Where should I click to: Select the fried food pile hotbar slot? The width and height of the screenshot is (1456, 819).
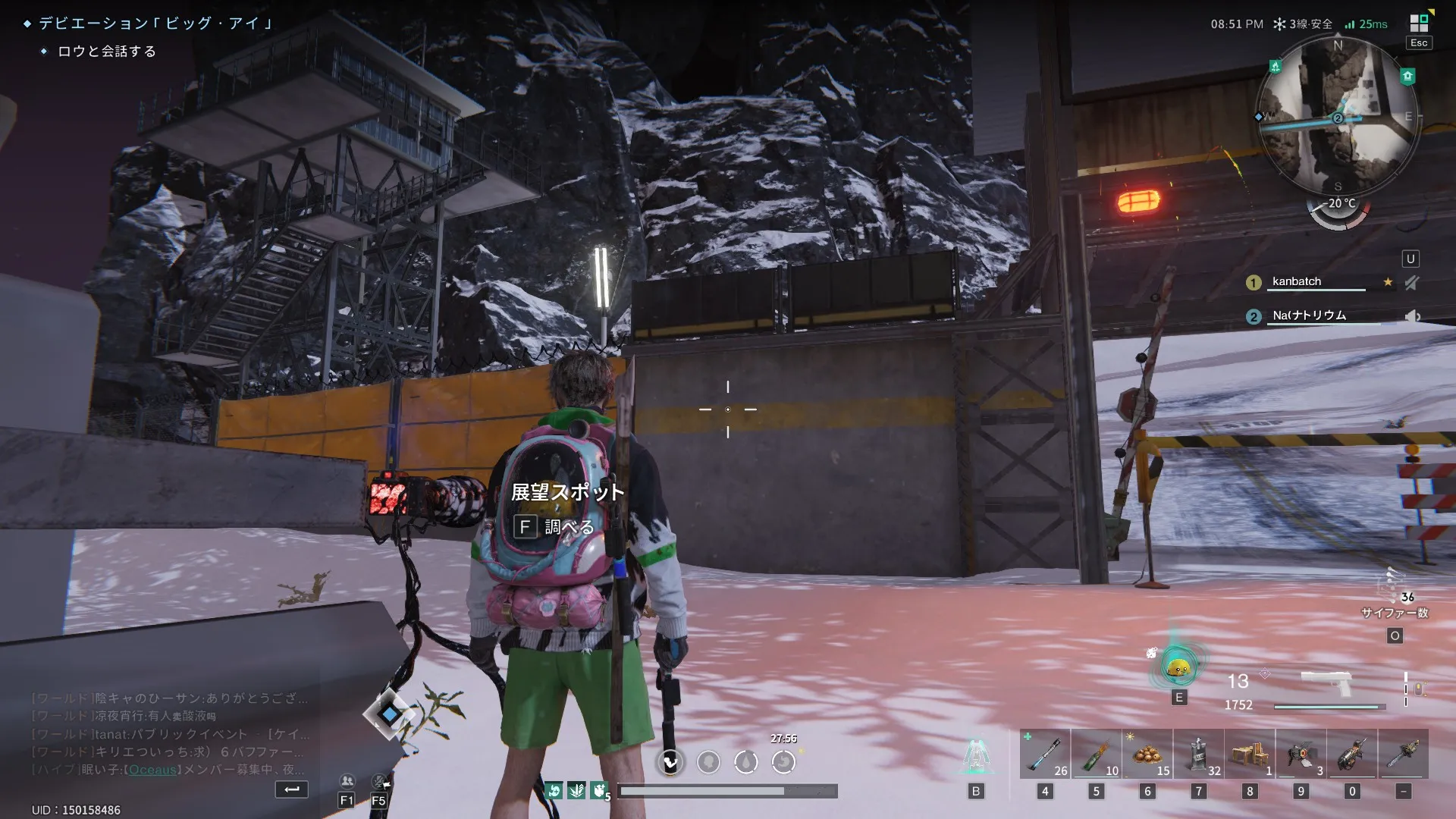tap(1147, 754)
